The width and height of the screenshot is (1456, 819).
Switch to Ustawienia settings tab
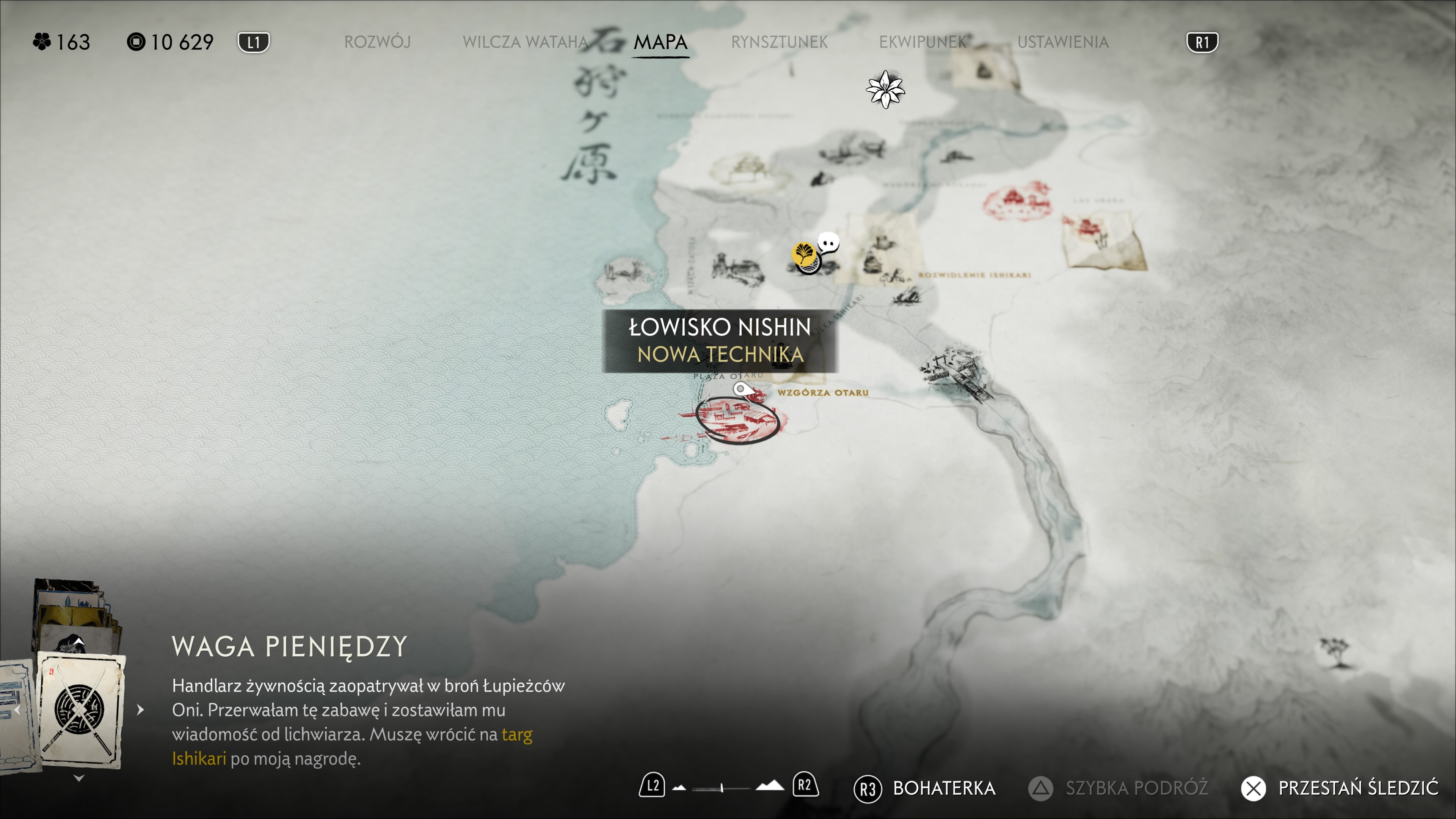1062,42
